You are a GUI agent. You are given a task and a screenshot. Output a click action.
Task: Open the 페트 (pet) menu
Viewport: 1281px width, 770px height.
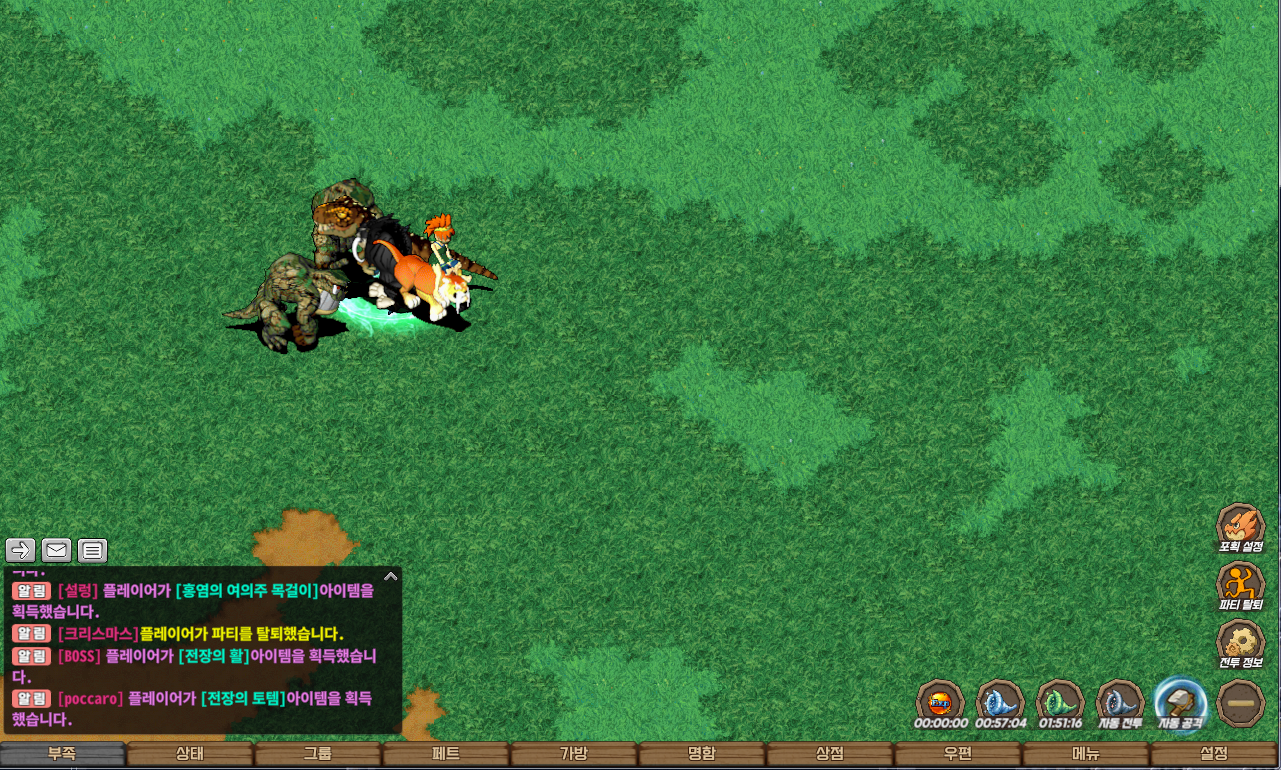click(x=446, y=754)
